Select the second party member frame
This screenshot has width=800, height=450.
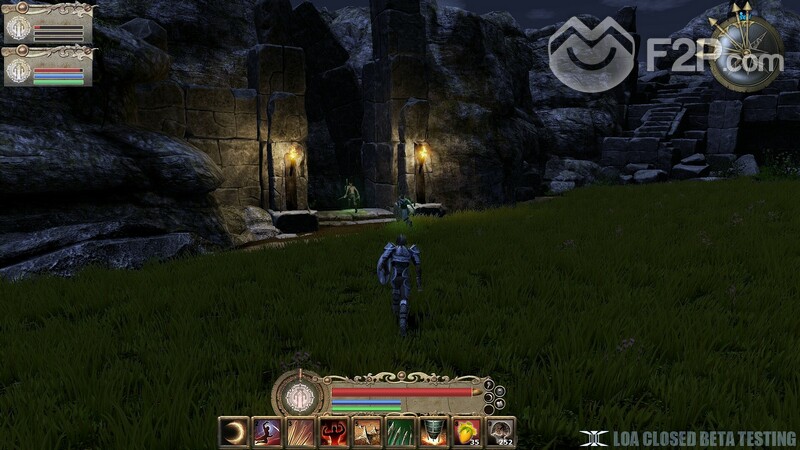click(x=47, y=66)
